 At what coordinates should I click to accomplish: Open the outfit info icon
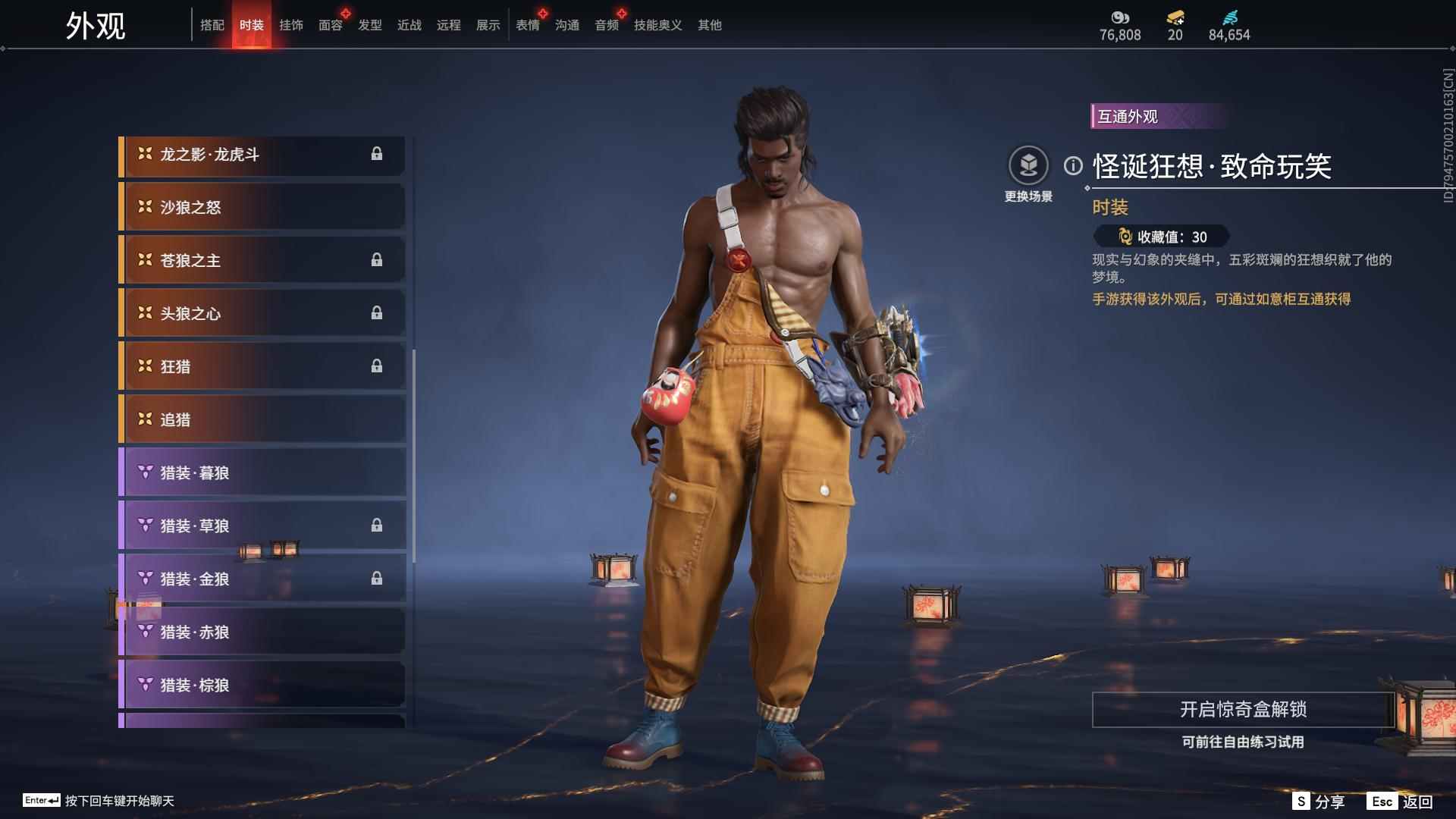(x=1073, y=165)
